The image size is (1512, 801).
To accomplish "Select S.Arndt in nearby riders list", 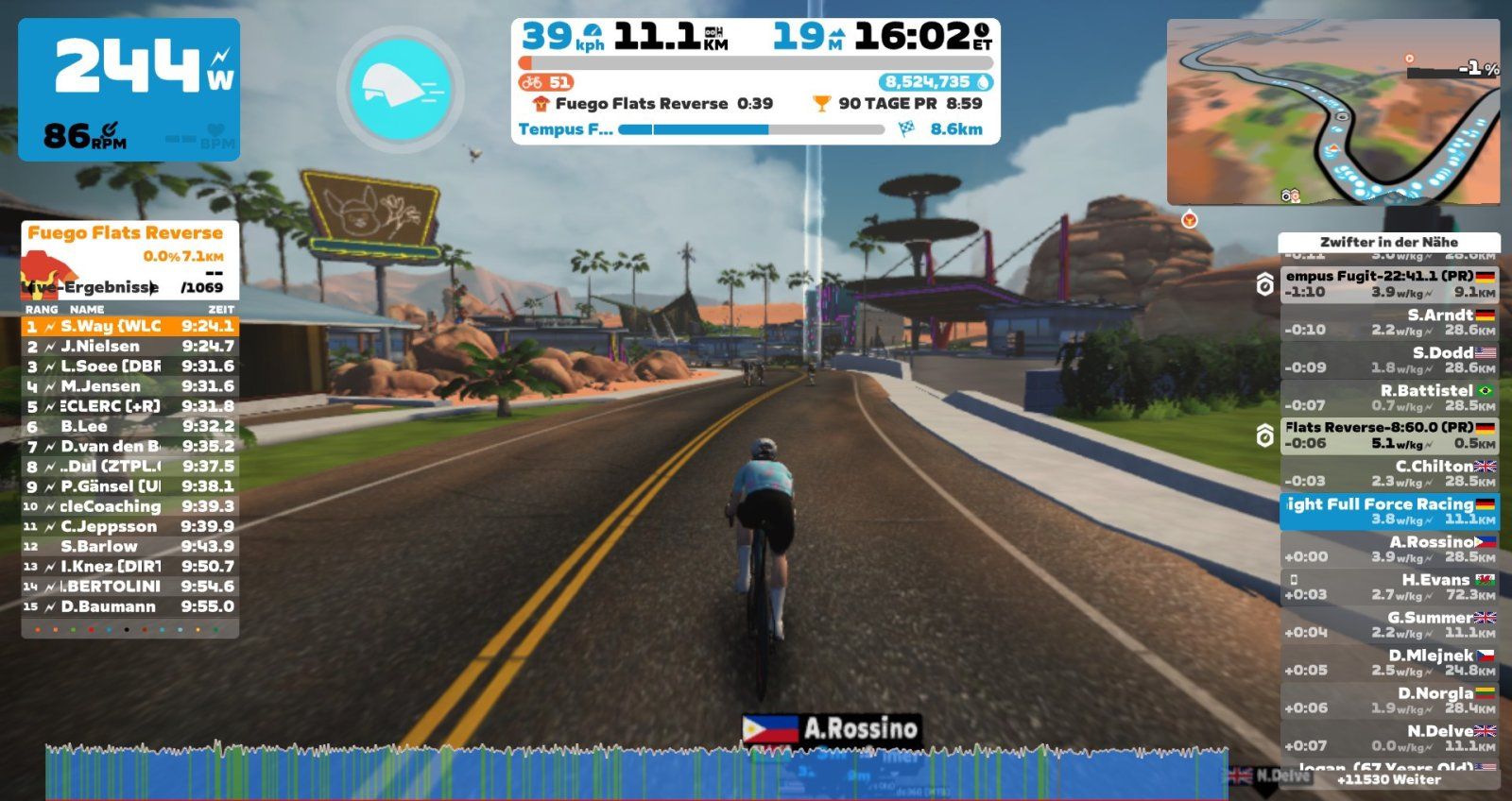I will tap(1388, 322).
